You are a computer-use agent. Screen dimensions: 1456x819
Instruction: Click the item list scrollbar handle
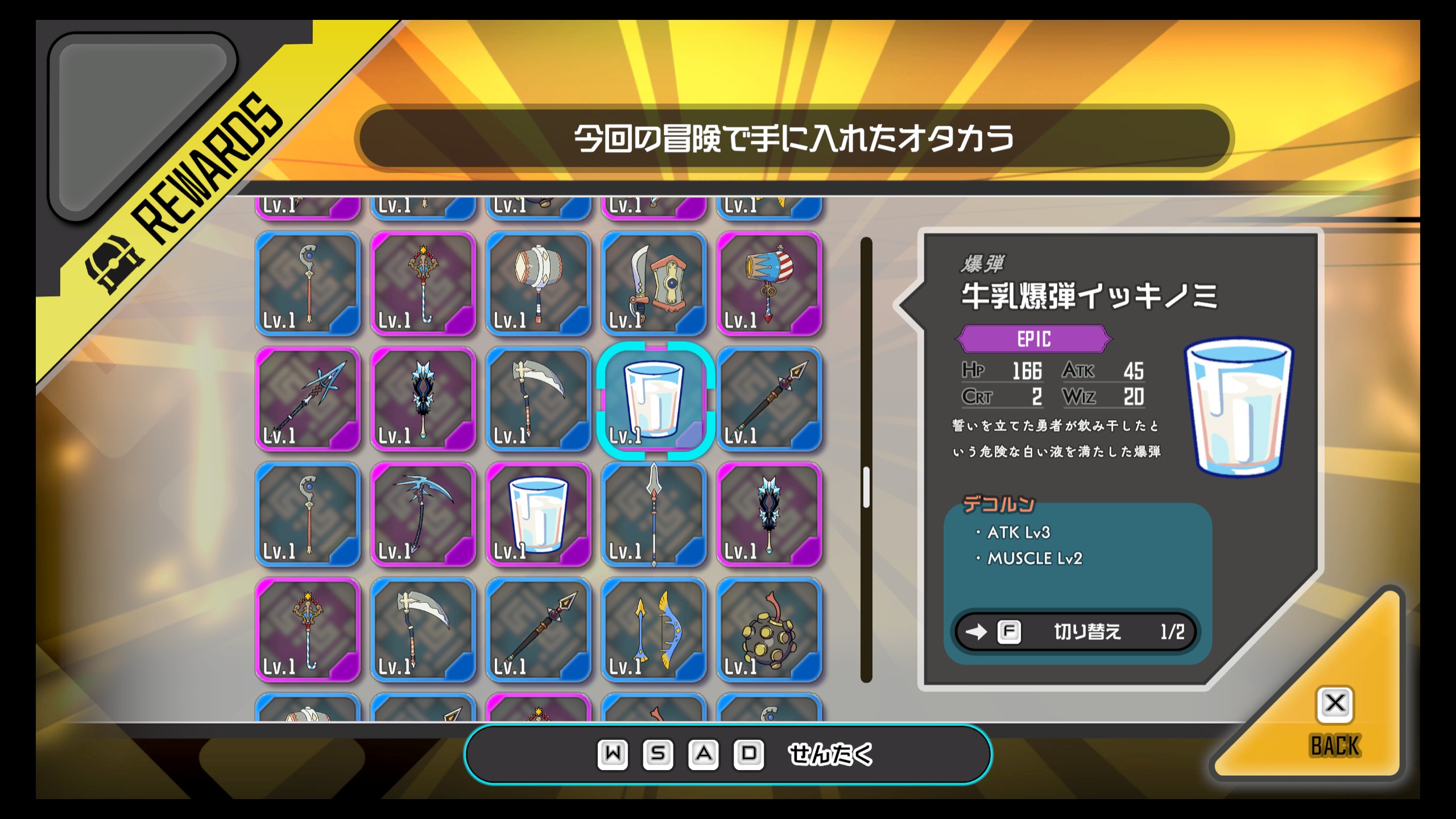point(866,487)
